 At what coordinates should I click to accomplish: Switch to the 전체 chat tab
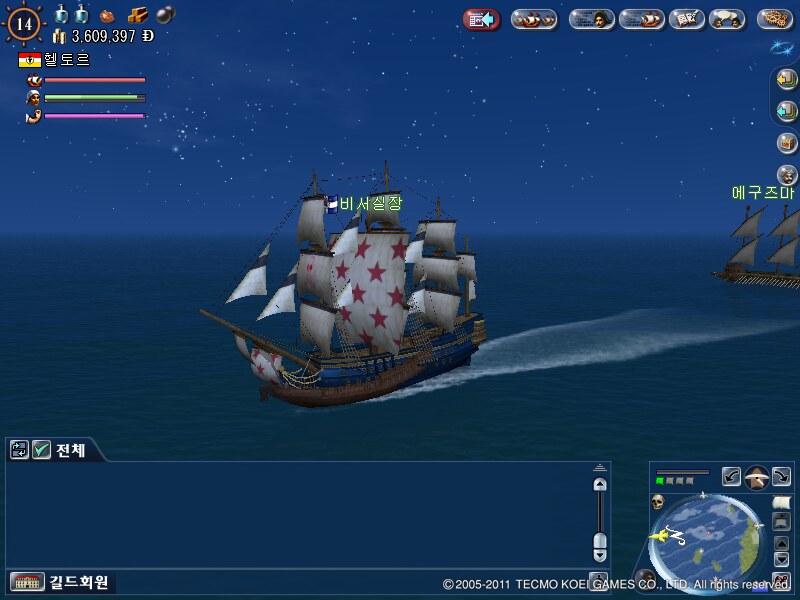point(70,450)
